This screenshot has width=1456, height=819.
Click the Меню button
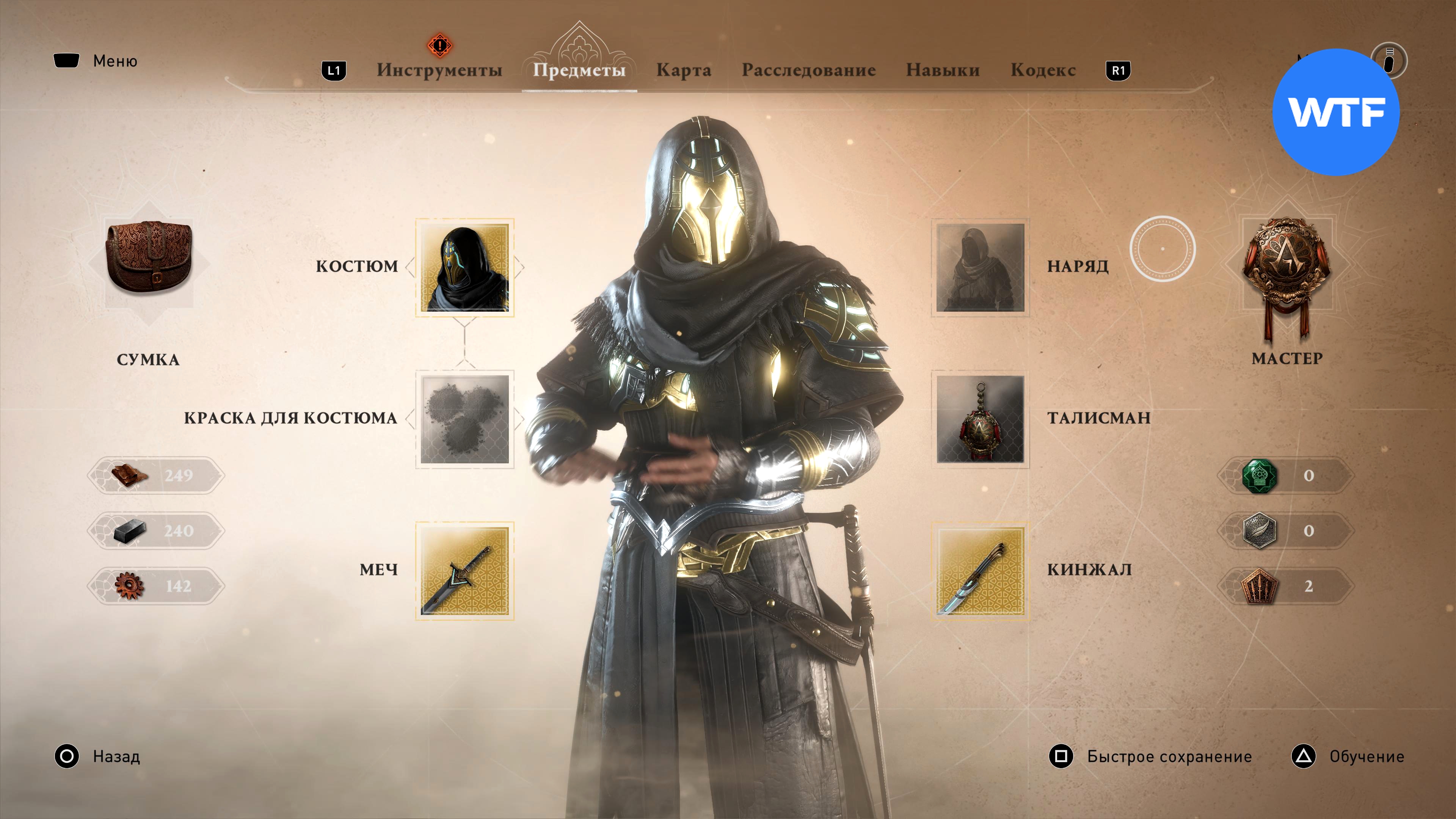(96, 61)
